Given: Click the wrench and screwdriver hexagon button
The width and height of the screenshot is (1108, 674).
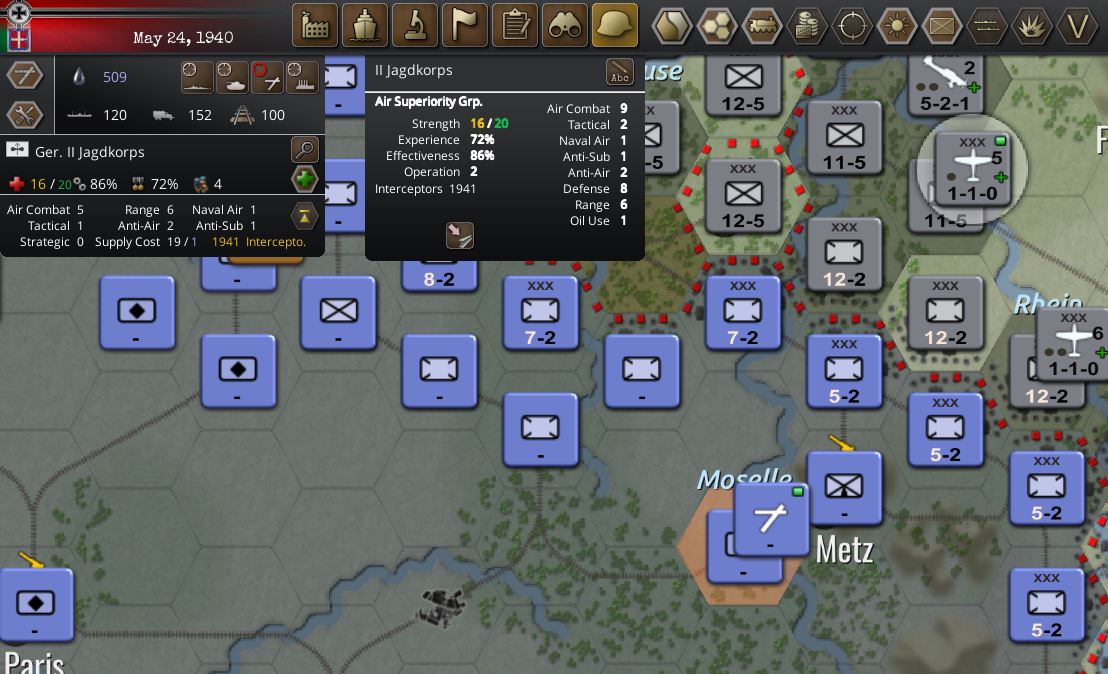Looking at the screenshot, I should (24, 115).
